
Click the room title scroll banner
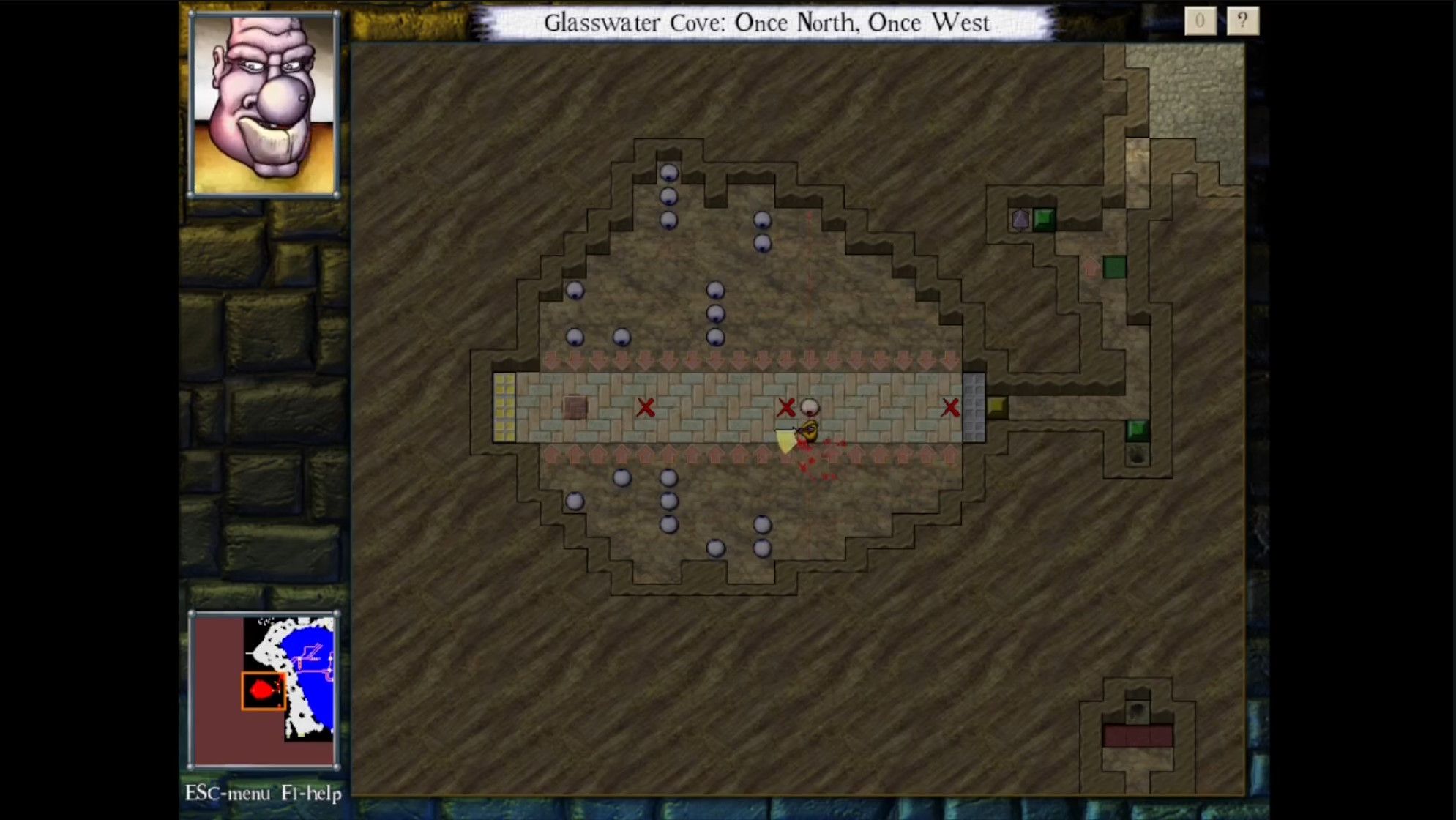click(x=766, y=23)
